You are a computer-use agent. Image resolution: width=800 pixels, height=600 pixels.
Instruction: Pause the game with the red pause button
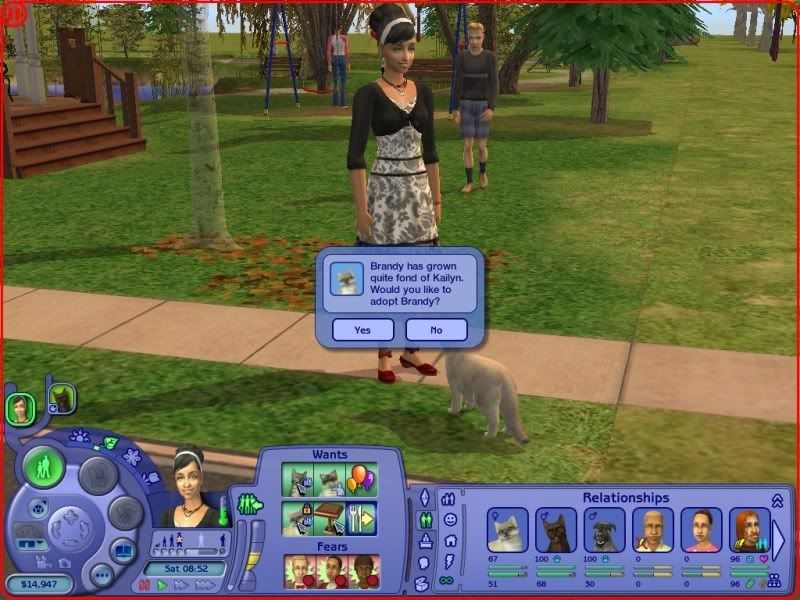coord(145,585)
